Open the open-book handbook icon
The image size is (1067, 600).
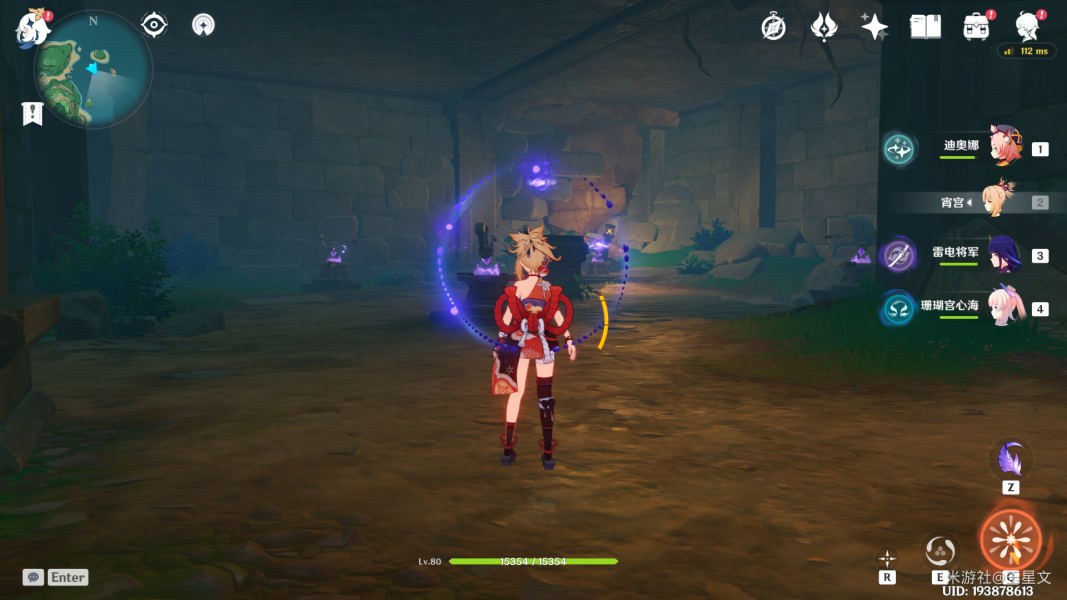point(925,27)
